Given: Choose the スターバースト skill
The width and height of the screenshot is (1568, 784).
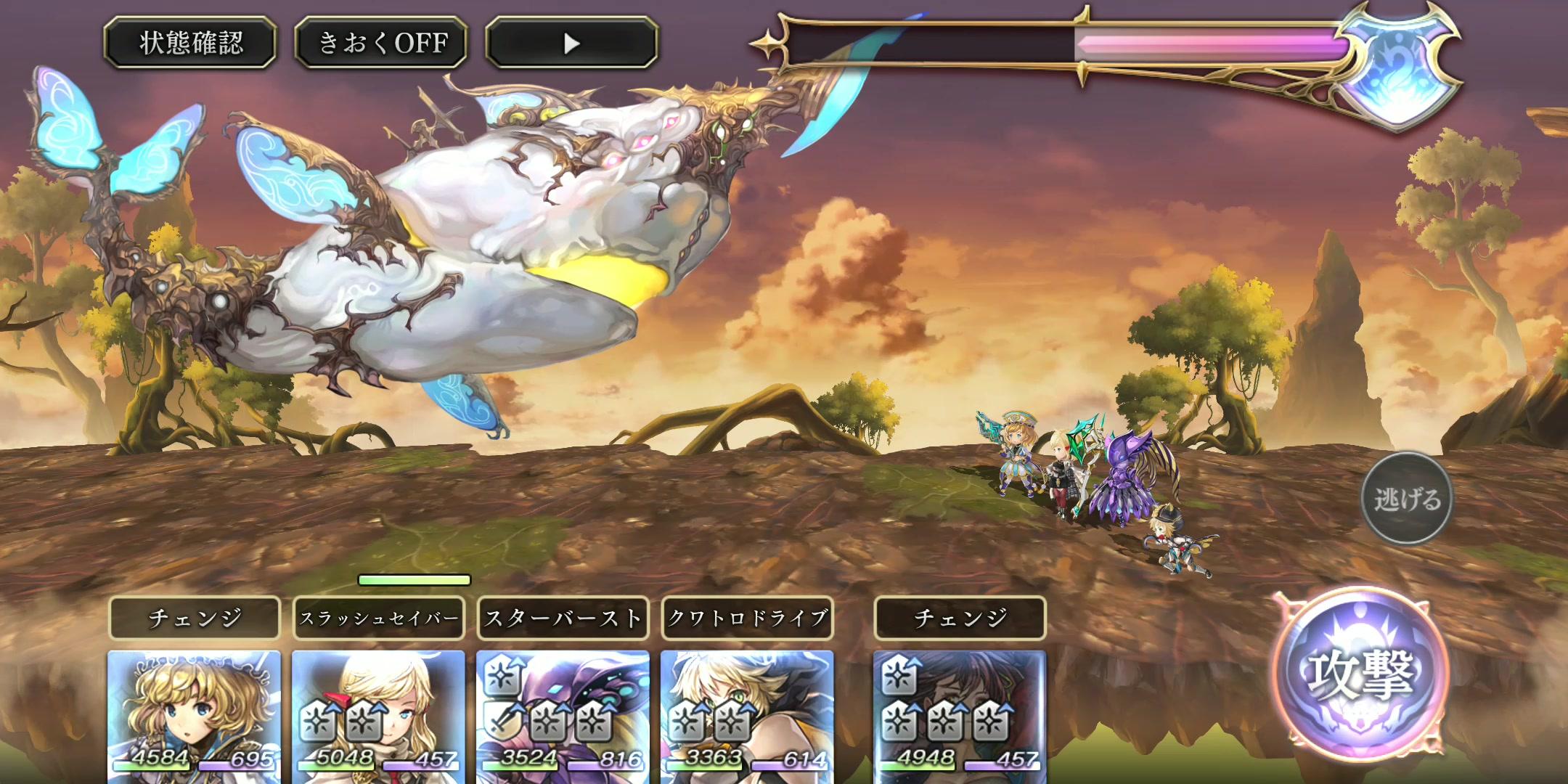Looking at the screenshot, I should [x=563, y=618].
